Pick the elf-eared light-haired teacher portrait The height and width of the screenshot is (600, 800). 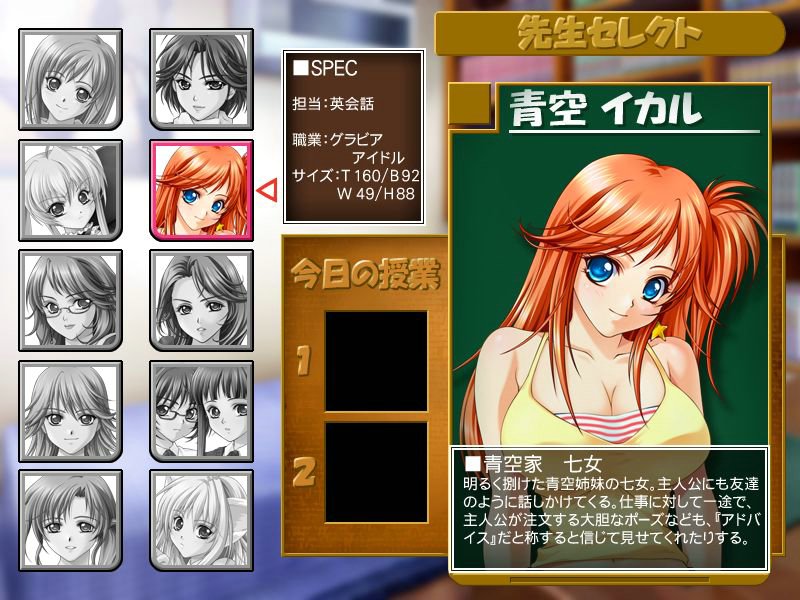(x=200, y=520)
